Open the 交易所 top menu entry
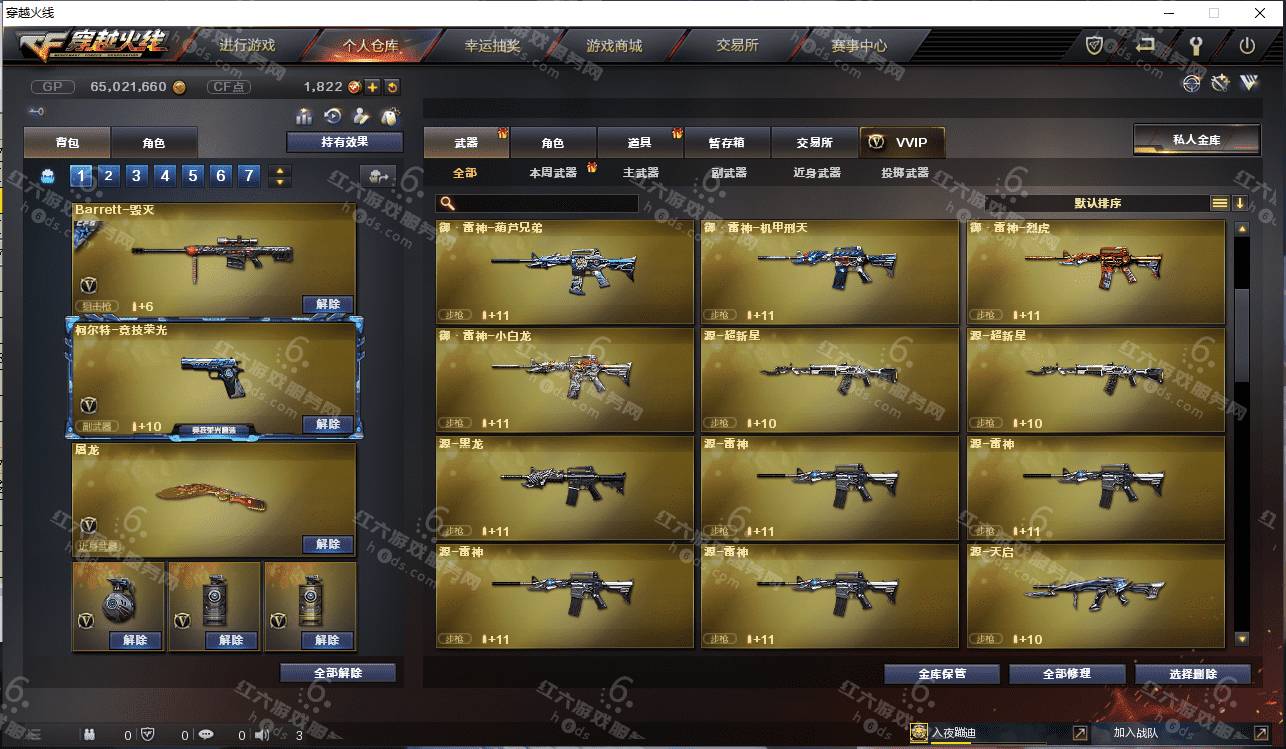 (737, 46)
